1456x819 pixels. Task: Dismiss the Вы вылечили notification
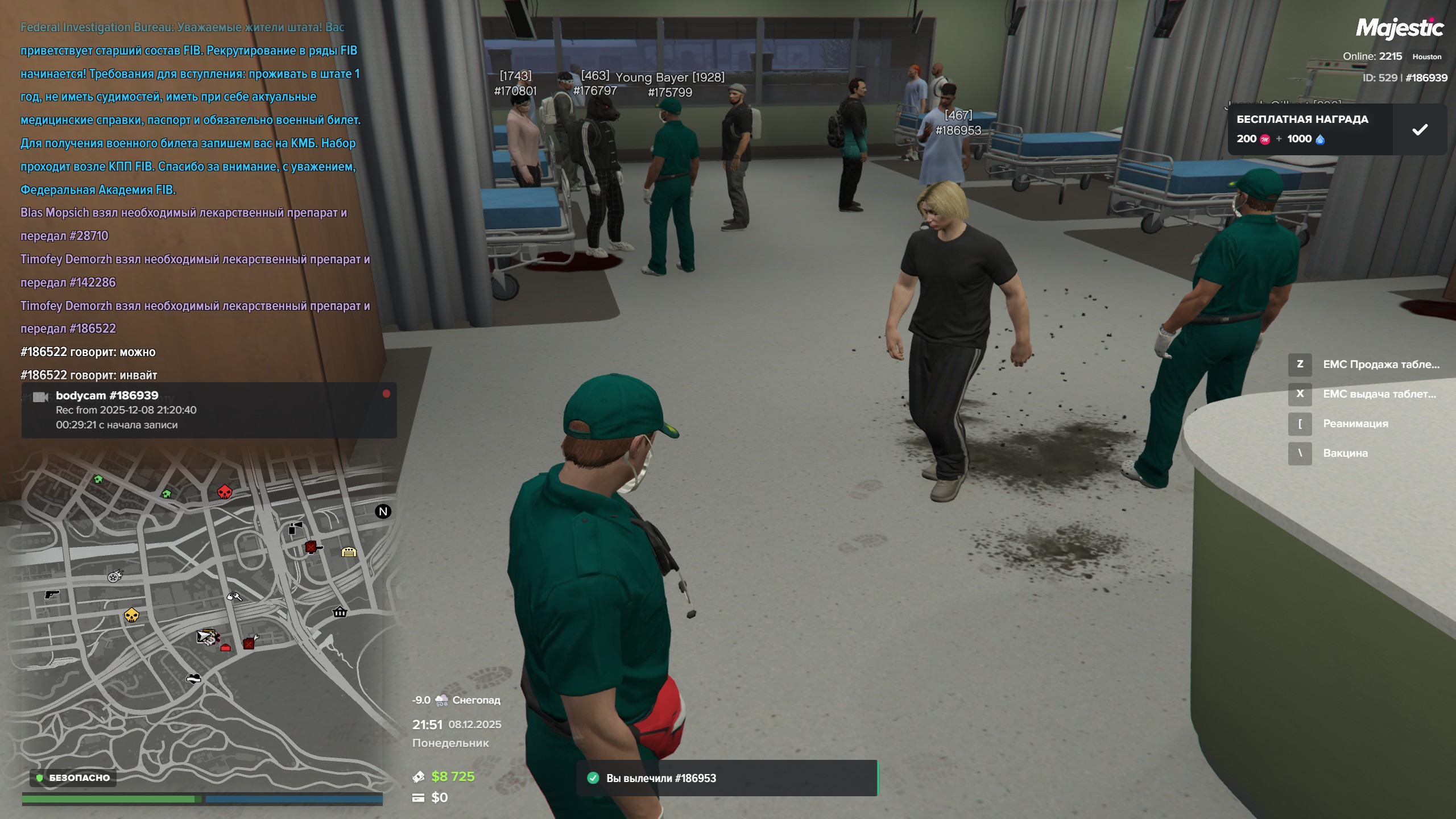pyautogui.click(x=727, y=778)
